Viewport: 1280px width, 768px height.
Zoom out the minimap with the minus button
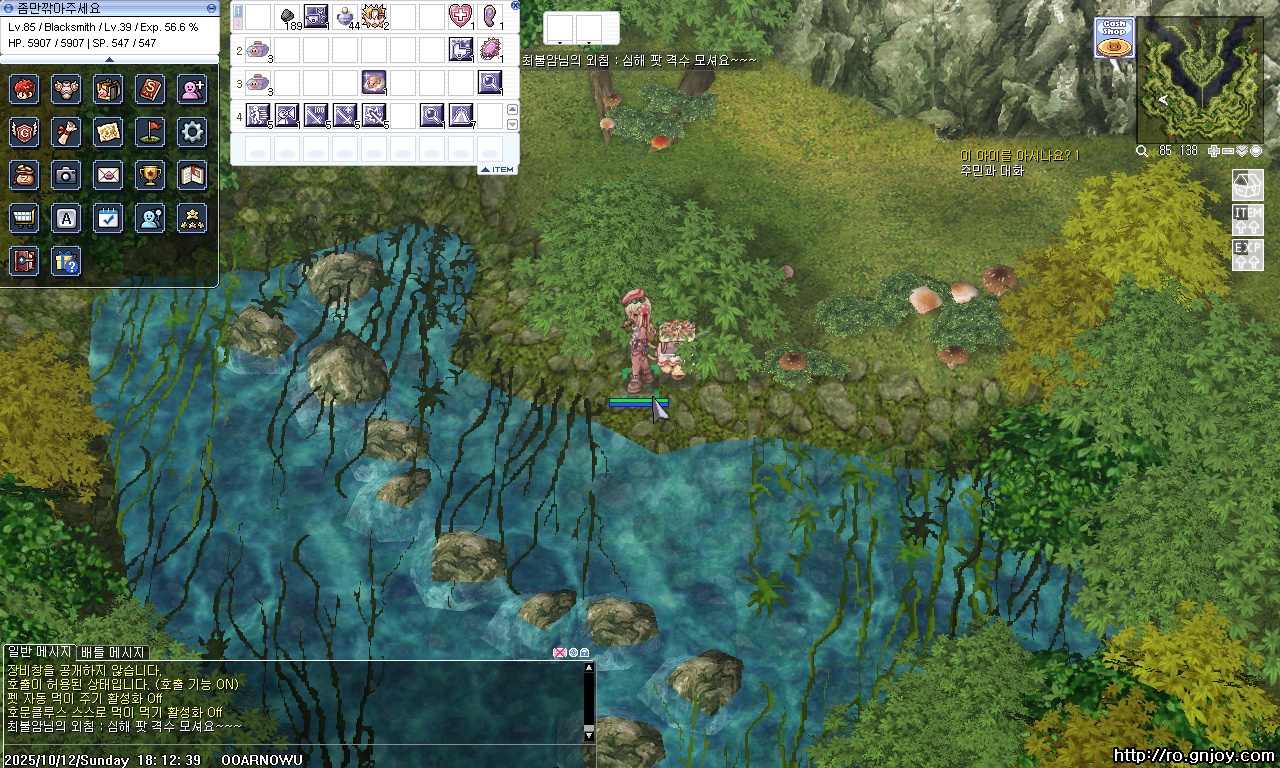[x=1228, y=151]
